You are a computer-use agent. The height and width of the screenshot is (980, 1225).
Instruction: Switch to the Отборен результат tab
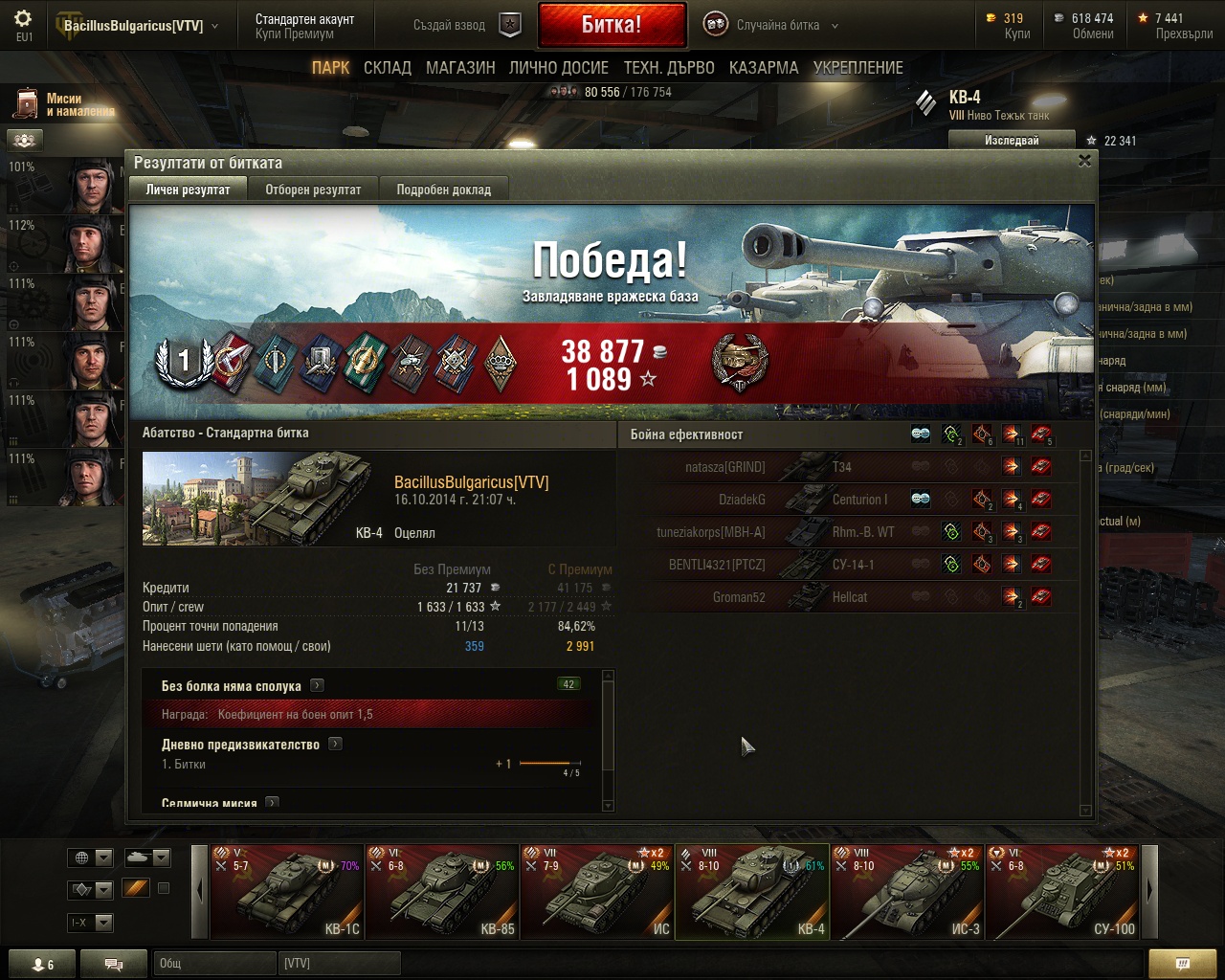pyautogui.click(x=313, y=189)
